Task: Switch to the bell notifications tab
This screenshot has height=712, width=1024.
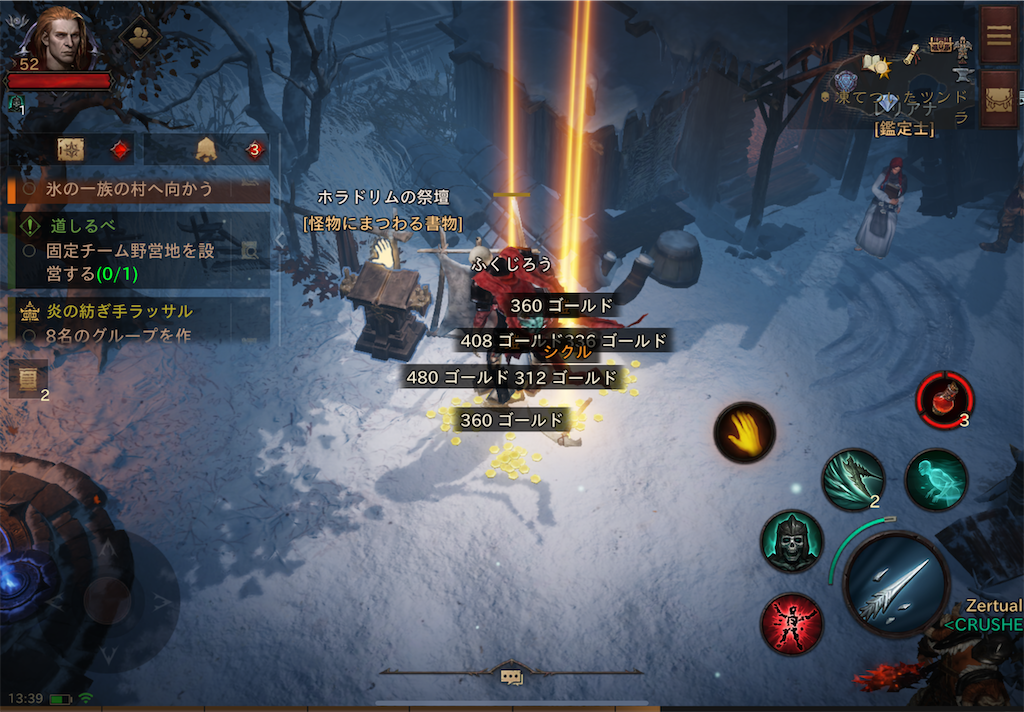Action: click(207, 149)
